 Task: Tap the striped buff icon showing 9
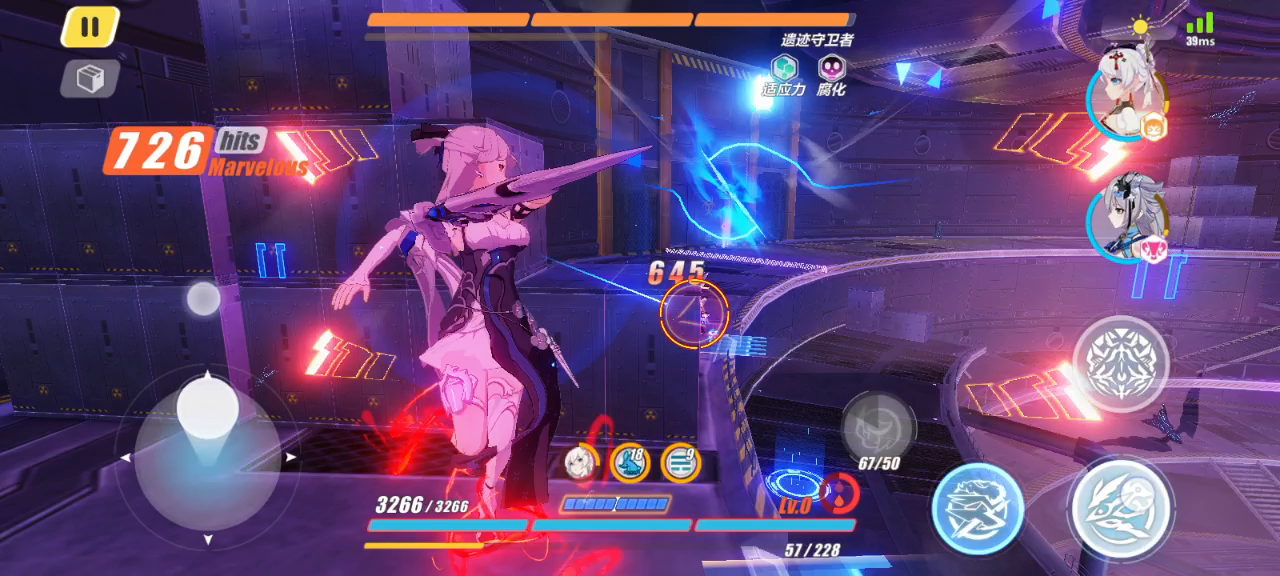point(680,462)
